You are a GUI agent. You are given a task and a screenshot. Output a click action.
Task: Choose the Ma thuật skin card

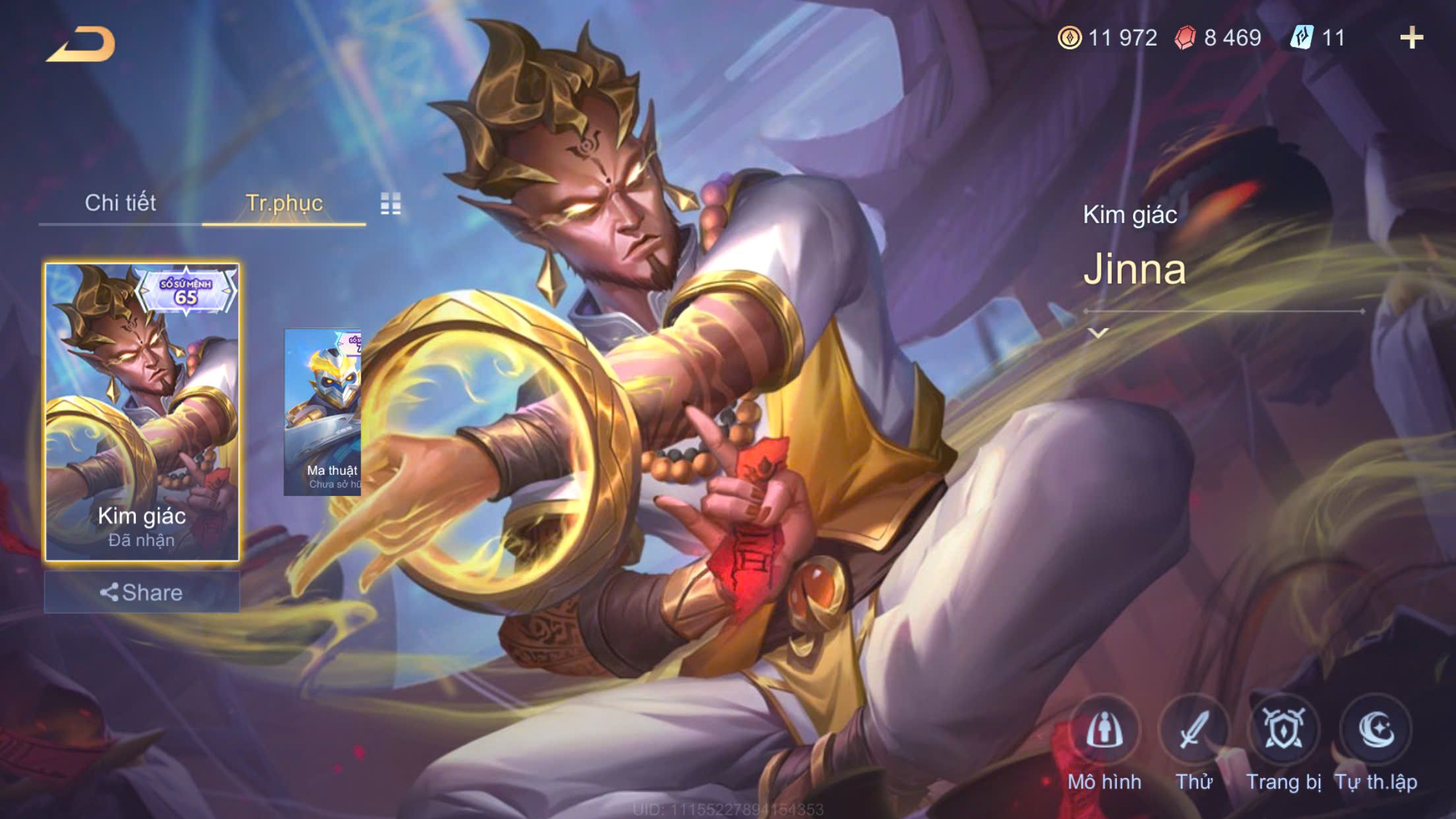click(x=322, y=411)
